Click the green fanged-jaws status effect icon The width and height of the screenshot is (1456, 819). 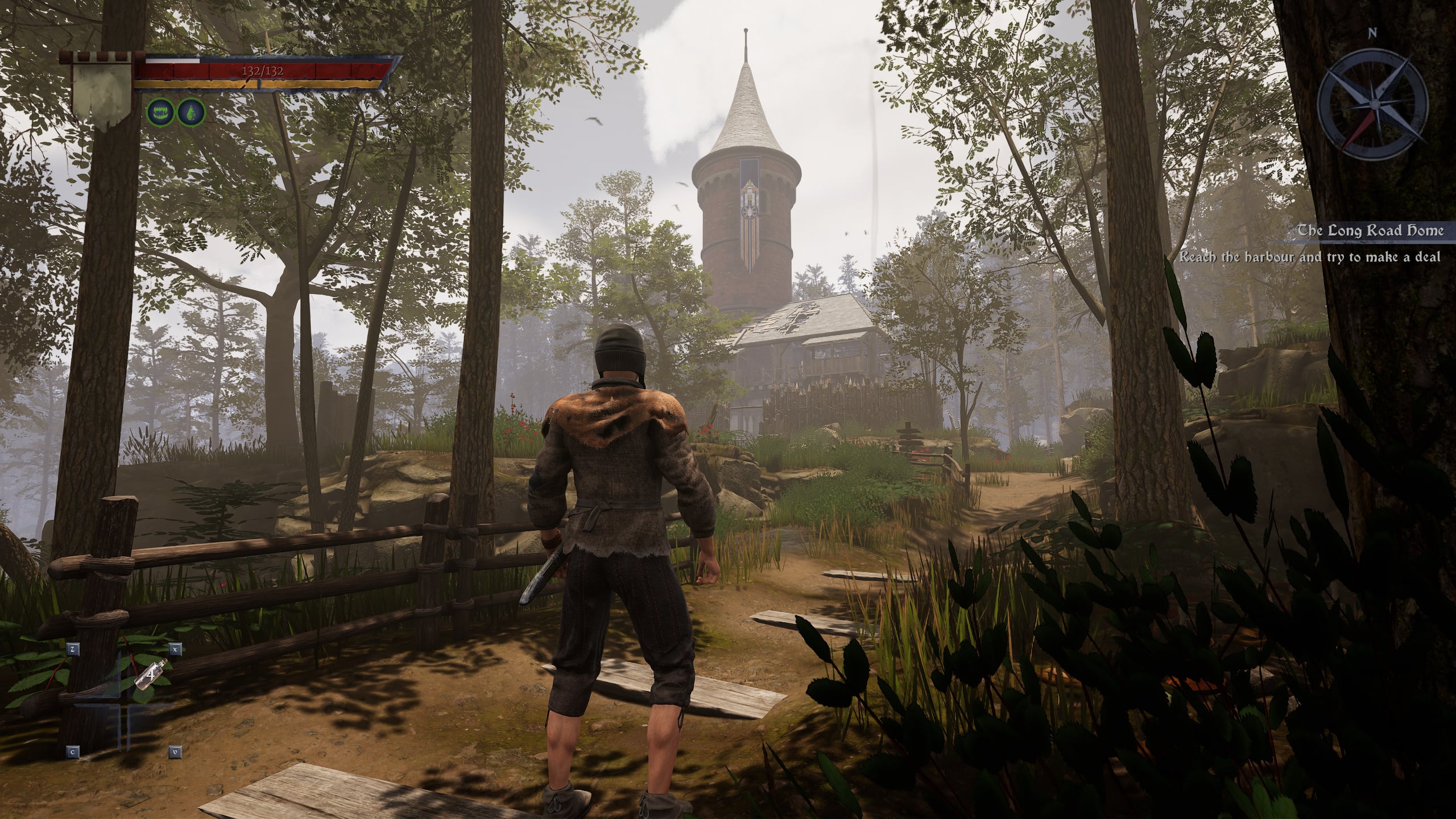pos(160,113)
